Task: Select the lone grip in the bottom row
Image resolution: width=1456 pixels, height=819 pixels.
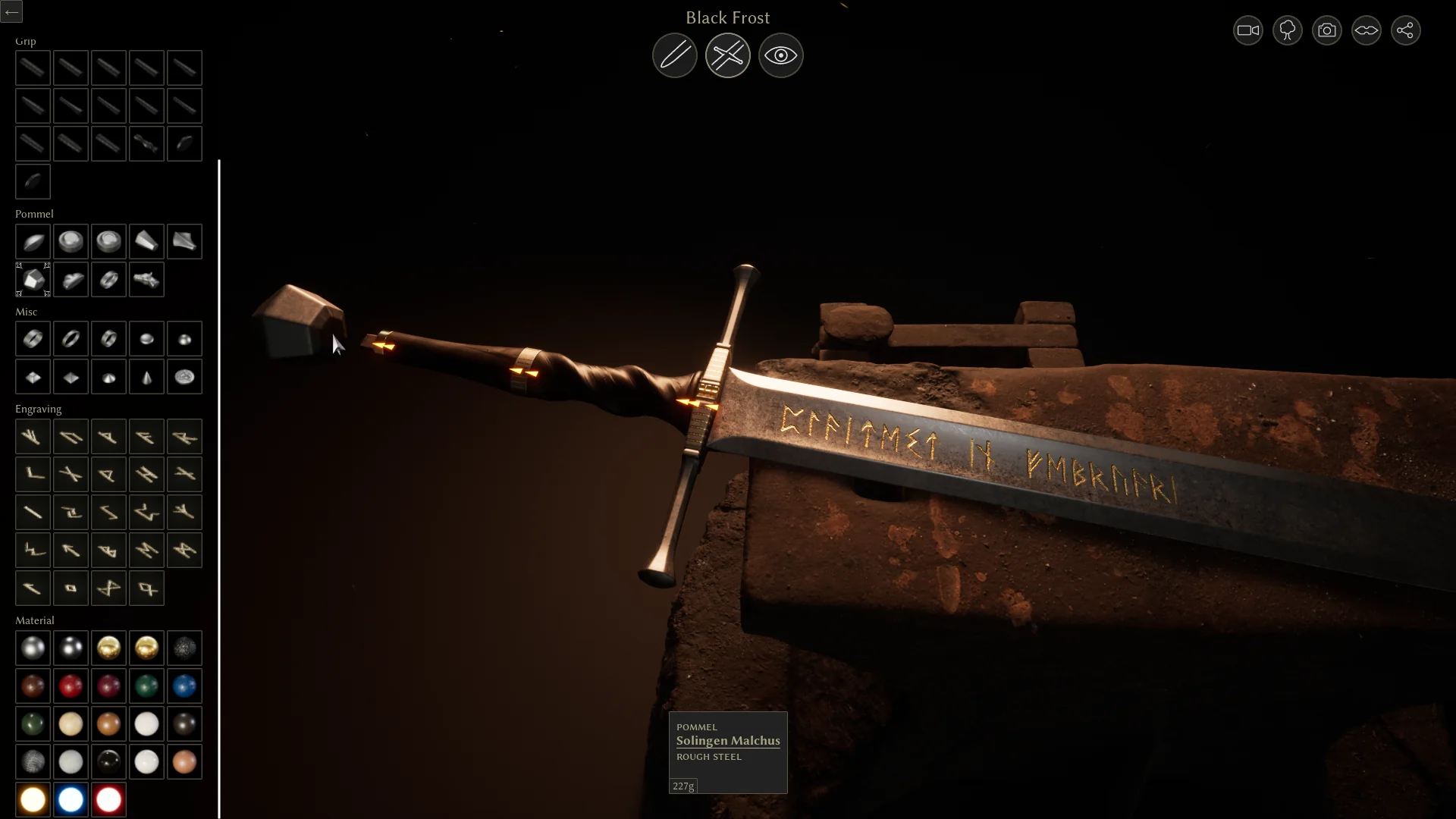Action: click(x=33, y=182)
